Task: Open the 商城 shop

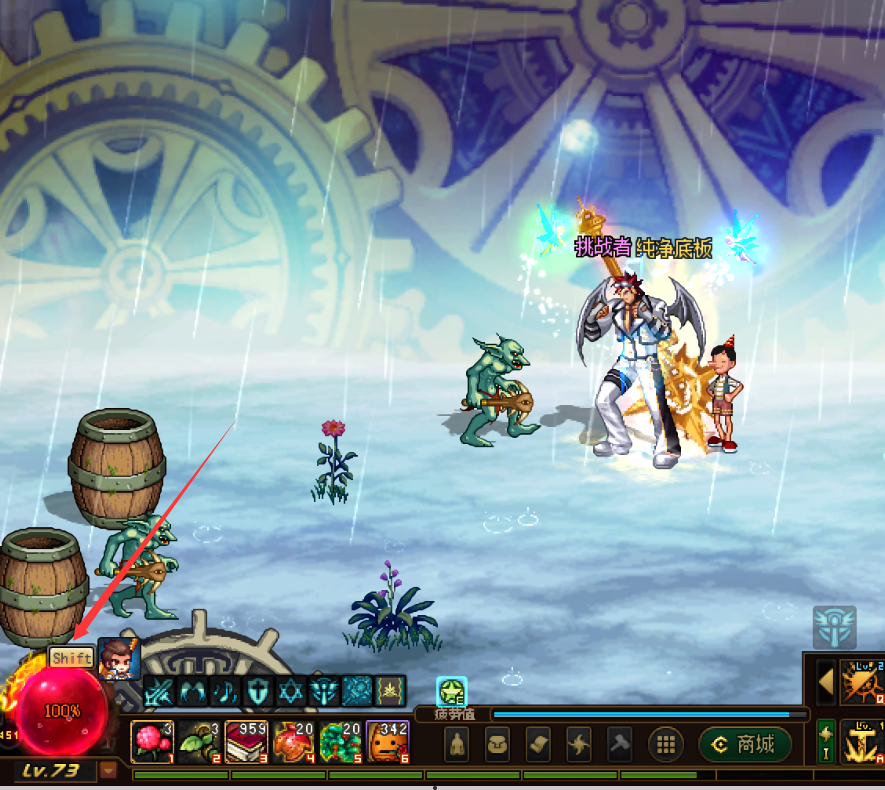Action: click(745, 744)
